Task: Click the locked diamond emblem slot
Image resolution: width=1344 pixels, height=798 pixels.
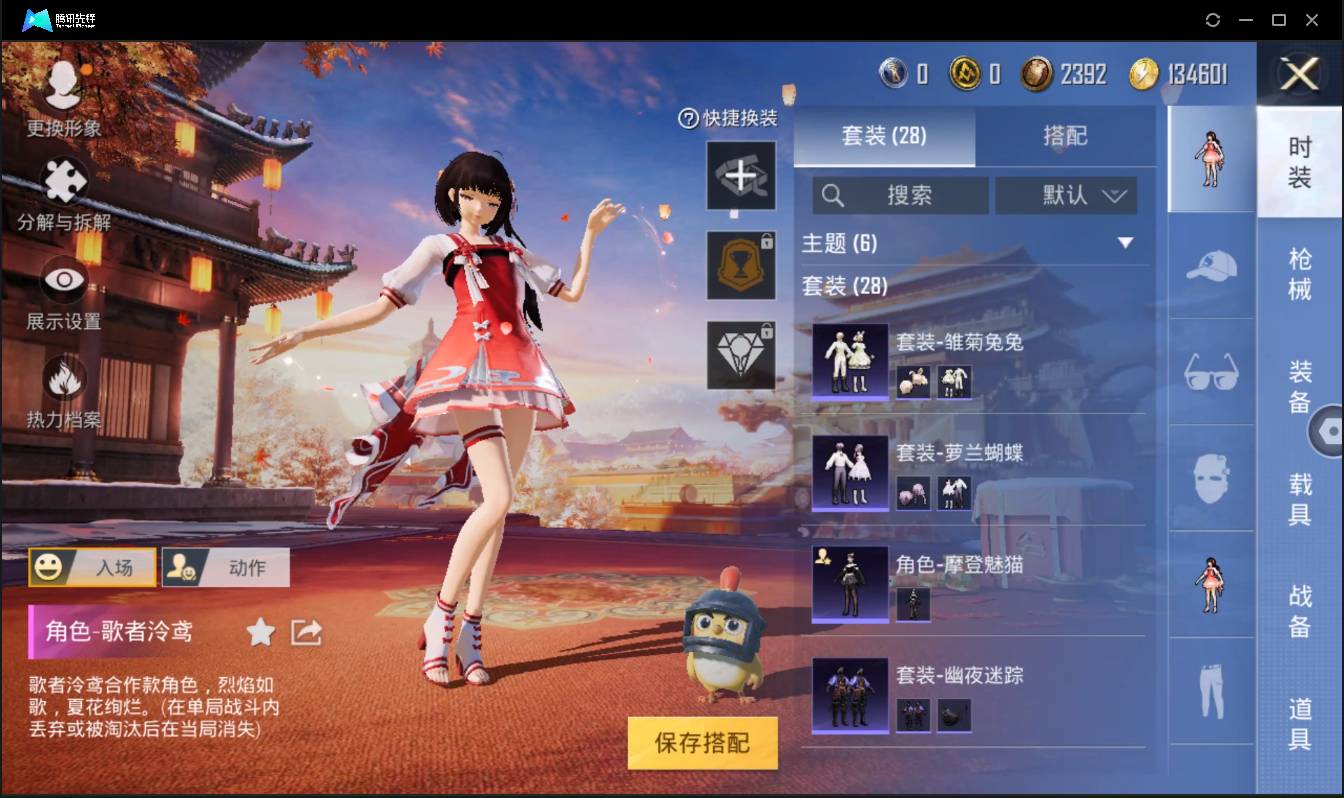Action: (741, 355)
